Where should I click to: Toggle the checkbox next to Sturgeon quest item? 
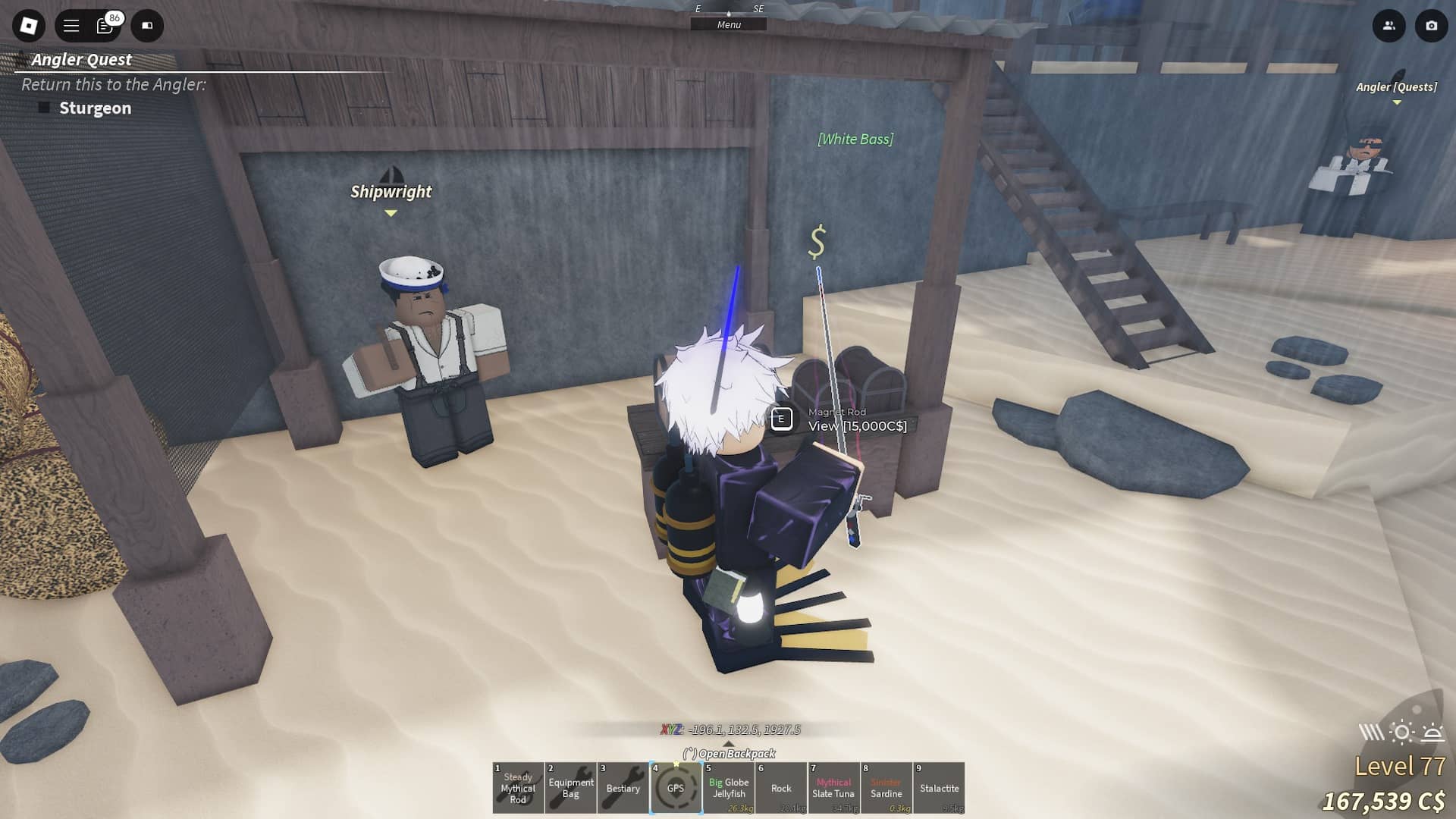[44, 108]
